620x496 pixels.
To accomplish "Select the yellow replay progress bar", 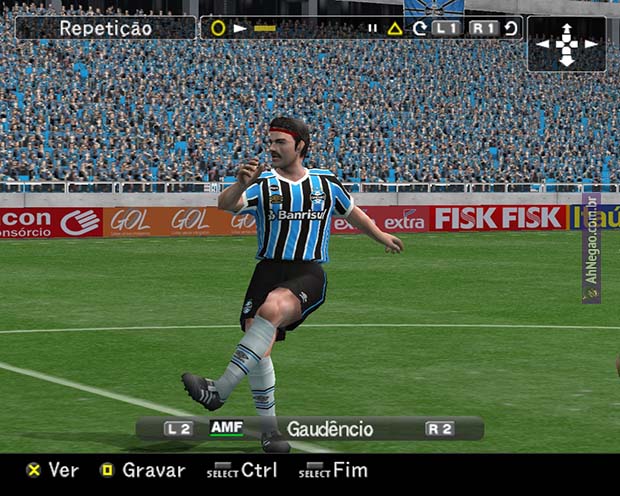I will pos(264,28).
